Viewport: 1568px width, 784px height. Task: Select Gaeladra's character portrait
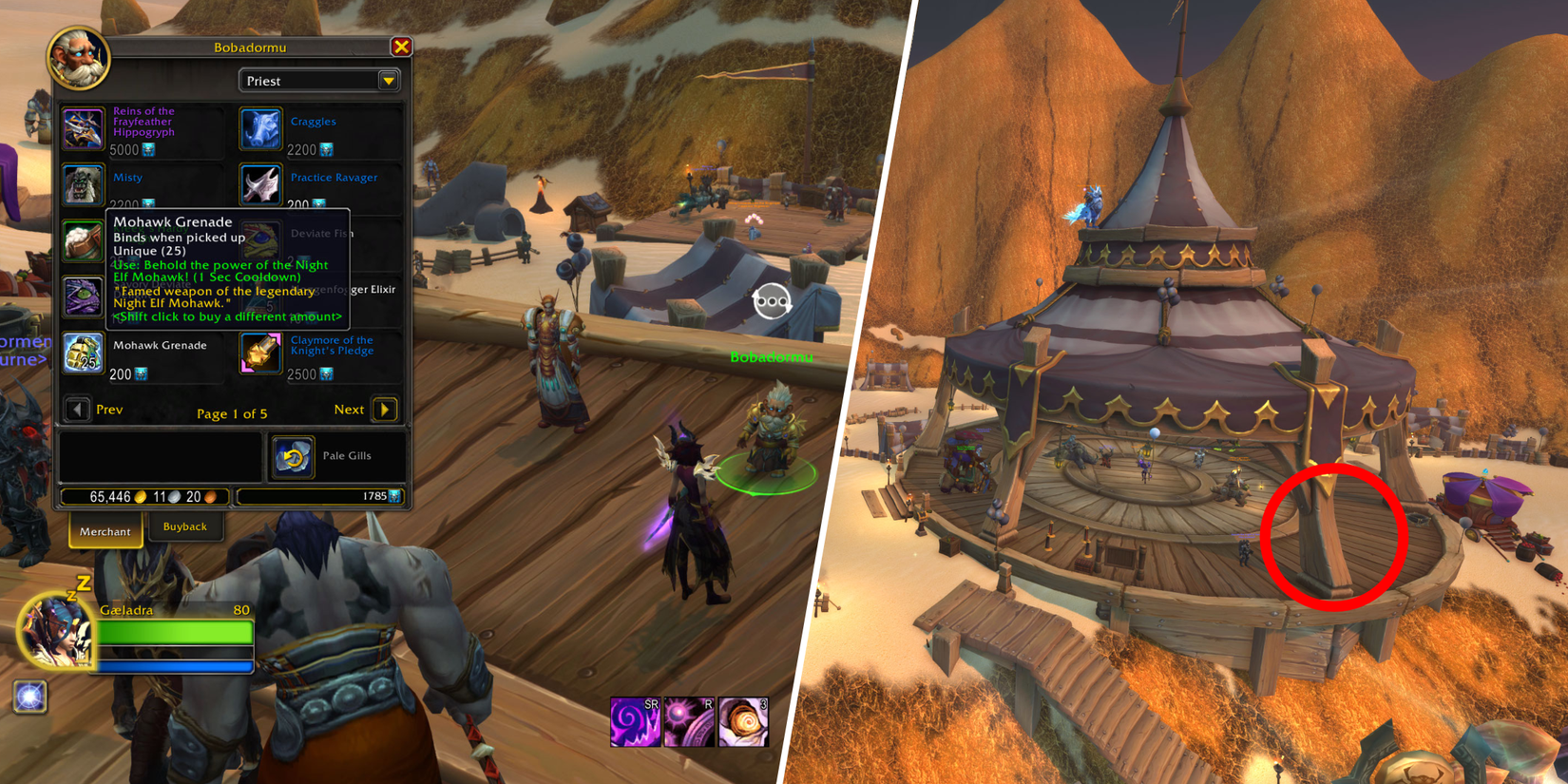[55, 637]
